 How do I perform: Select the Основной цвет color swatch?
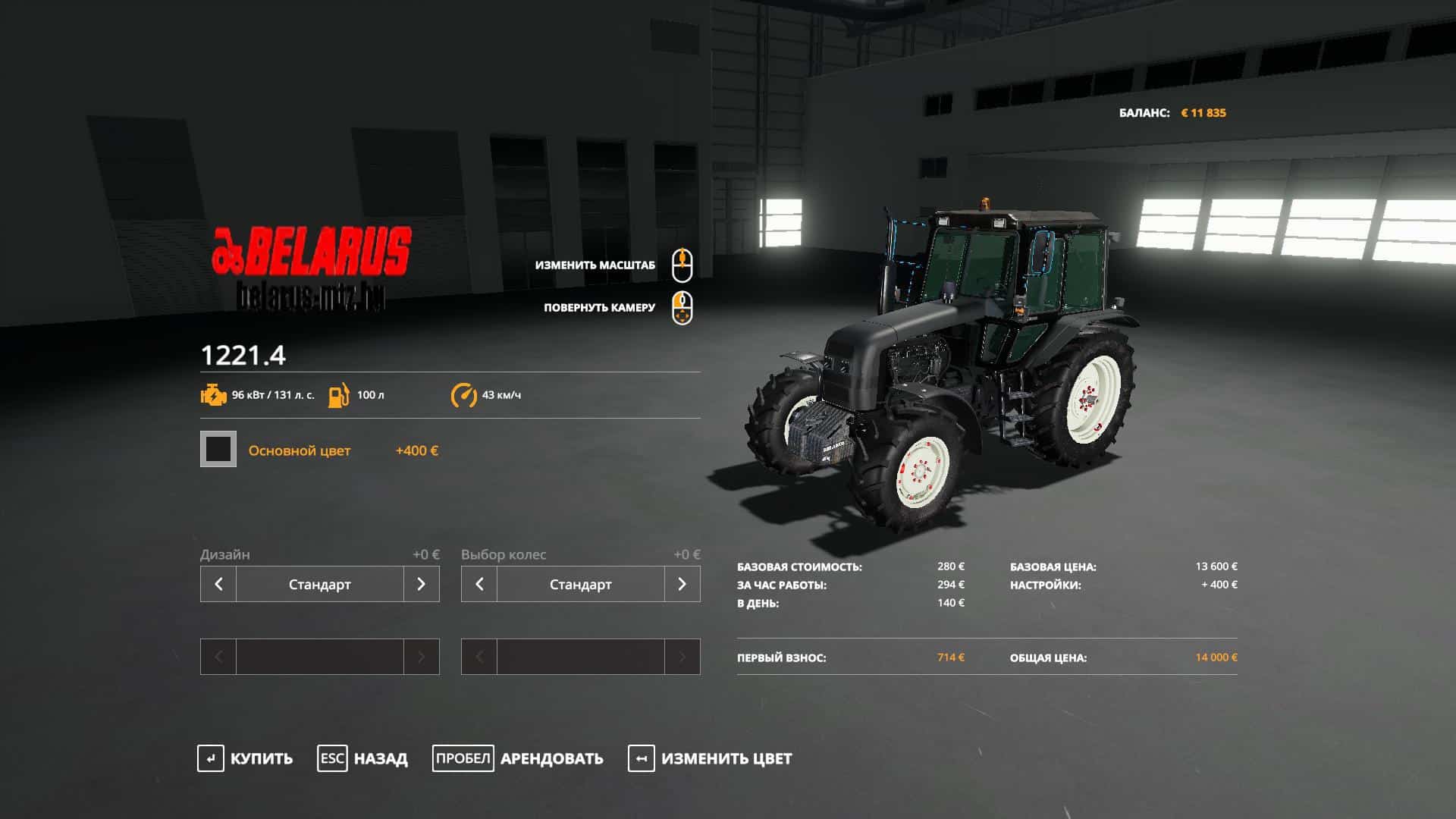tap(218, 450)
